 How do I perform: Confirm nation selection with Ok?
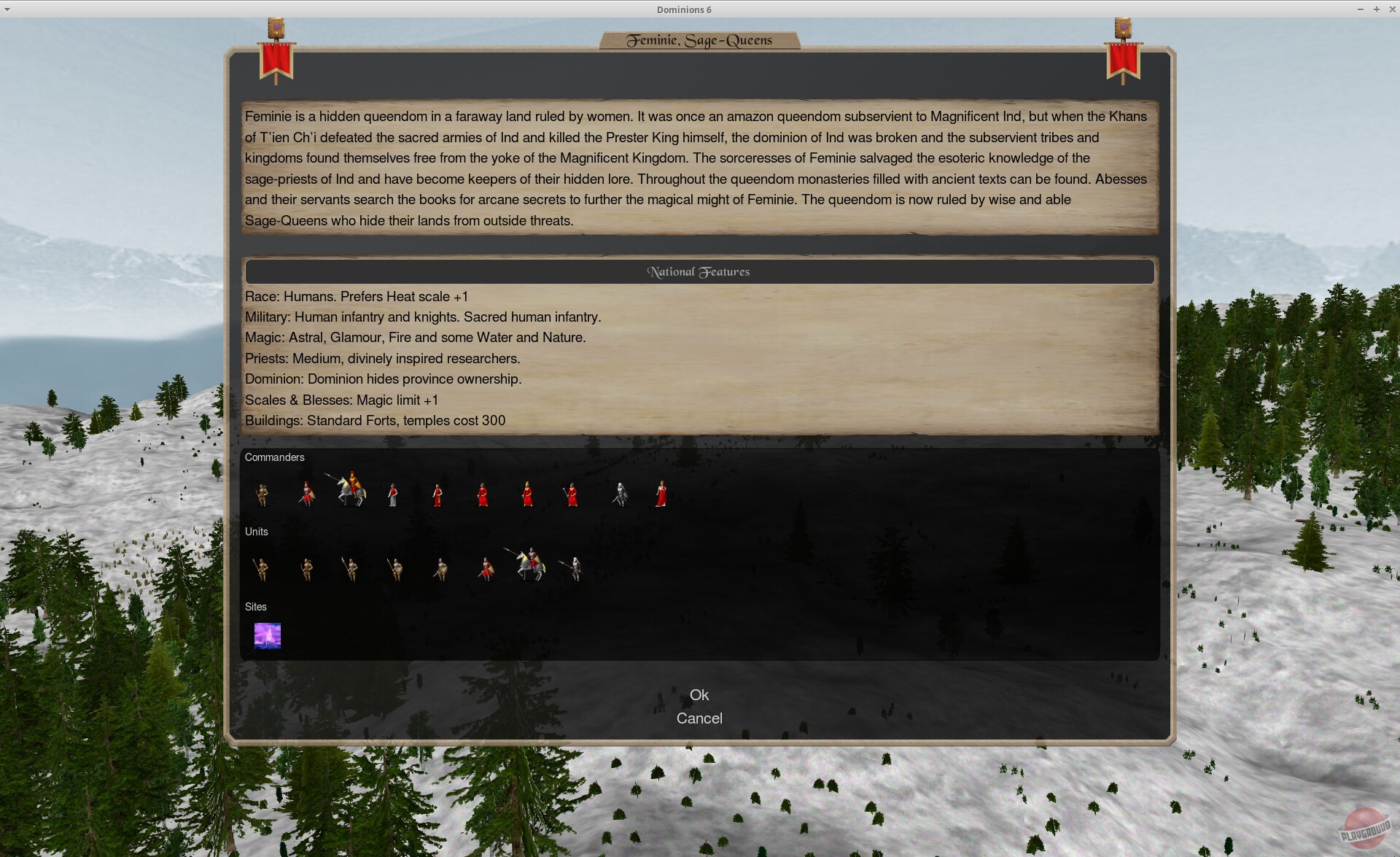tap(699, 694)
